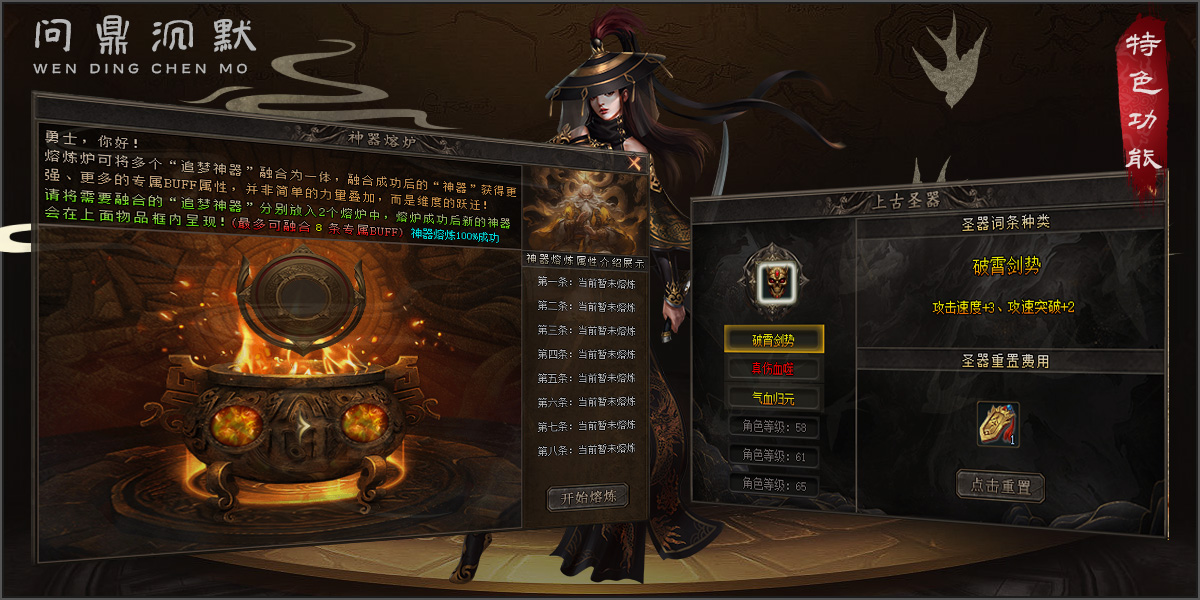Pick the 气血归元 relic entry
Viewport: 1200px width, 600px height.
774,399
